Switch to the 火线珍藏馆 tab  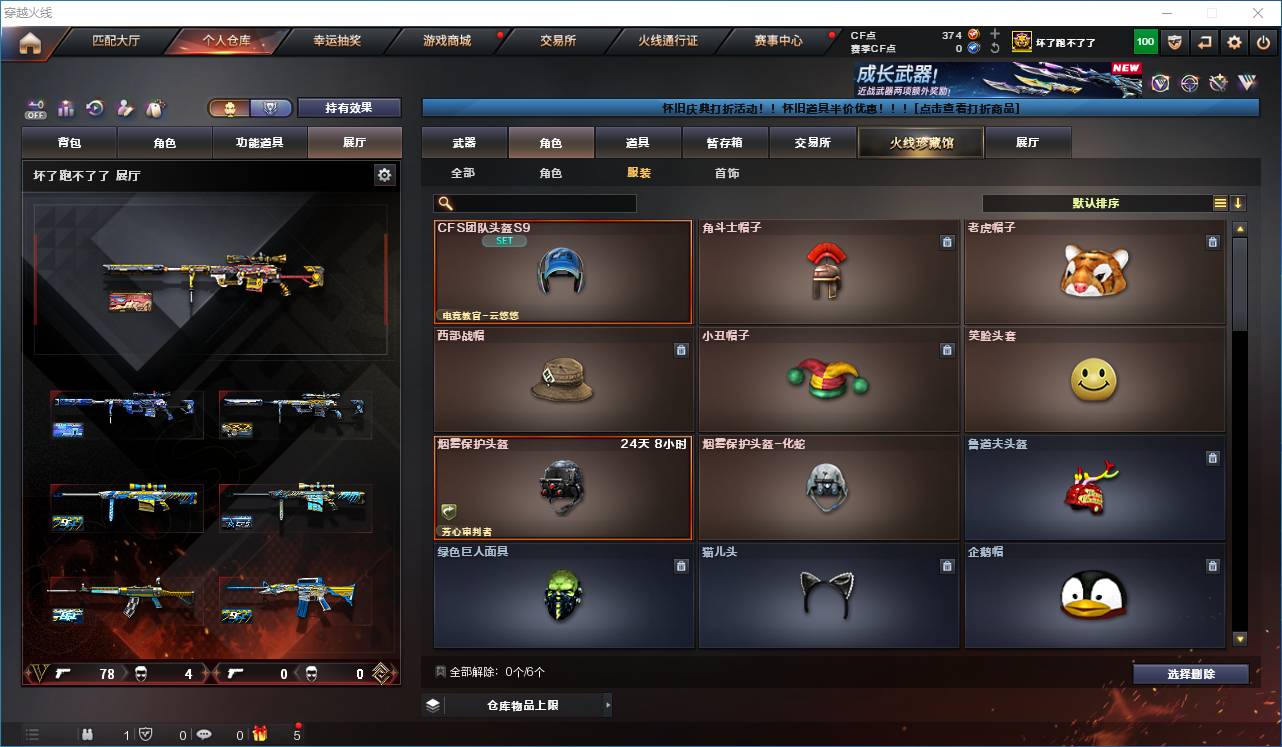click(x=920, y=142)
